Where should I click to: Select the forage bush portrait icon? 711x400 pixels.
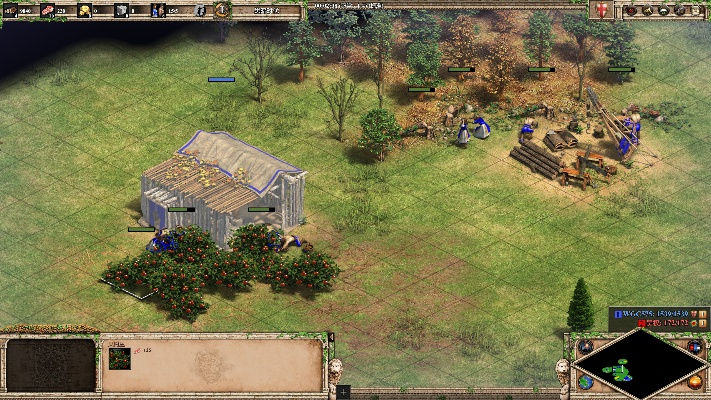(120, 358)
